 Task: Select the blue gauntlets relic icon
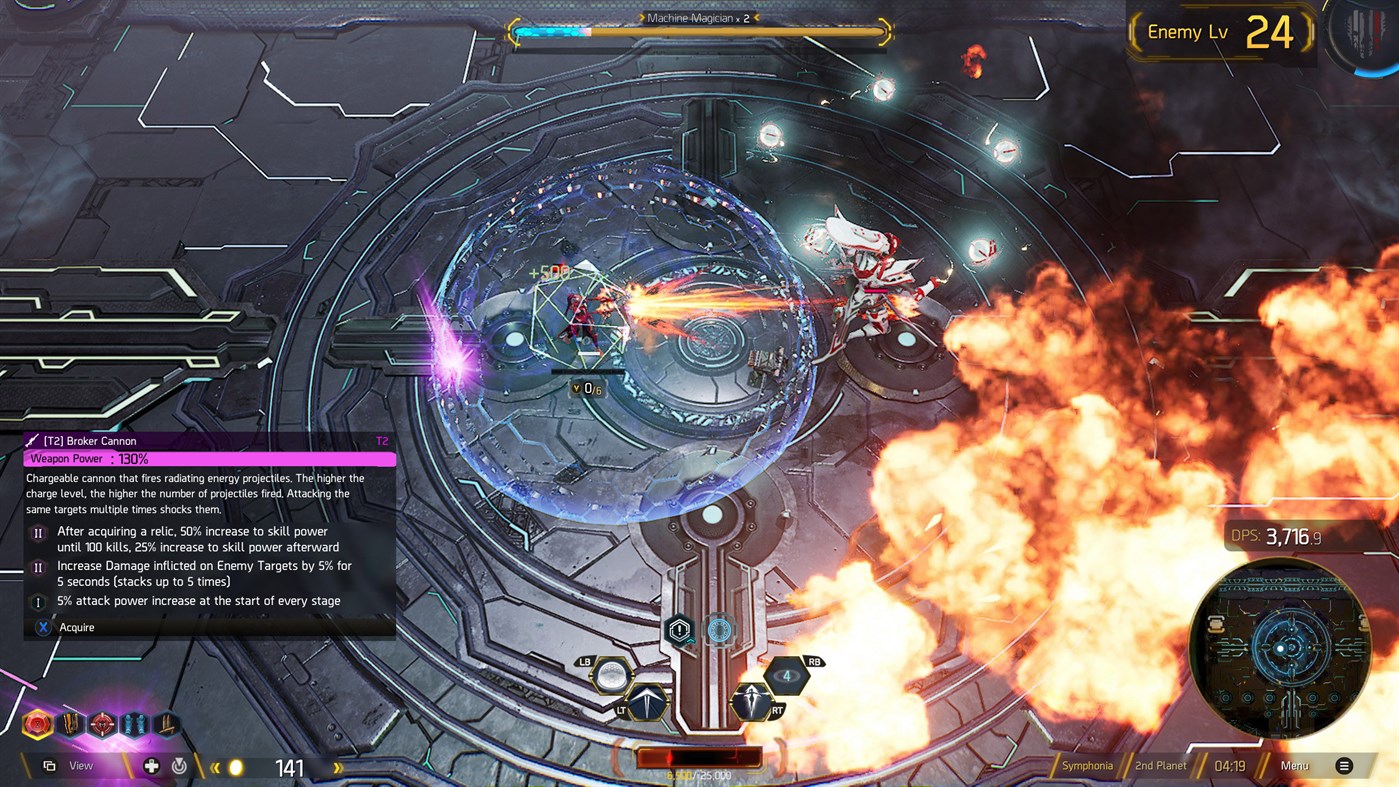[133, 723]
